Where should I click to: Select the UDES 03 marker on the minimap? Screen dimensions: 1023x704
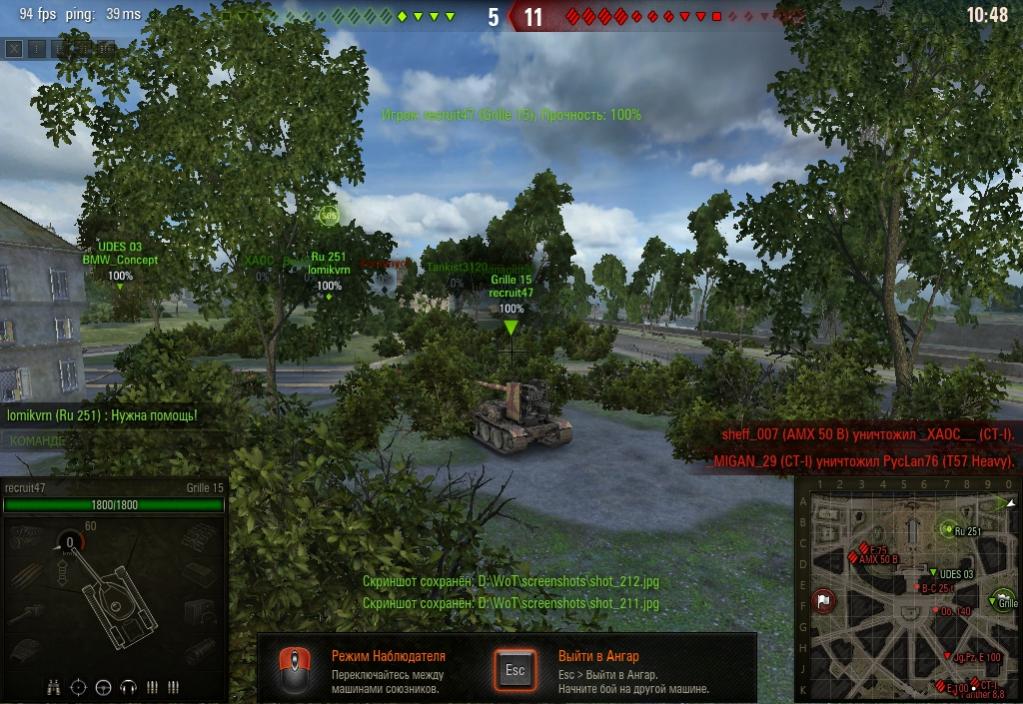tap(933, 573)
